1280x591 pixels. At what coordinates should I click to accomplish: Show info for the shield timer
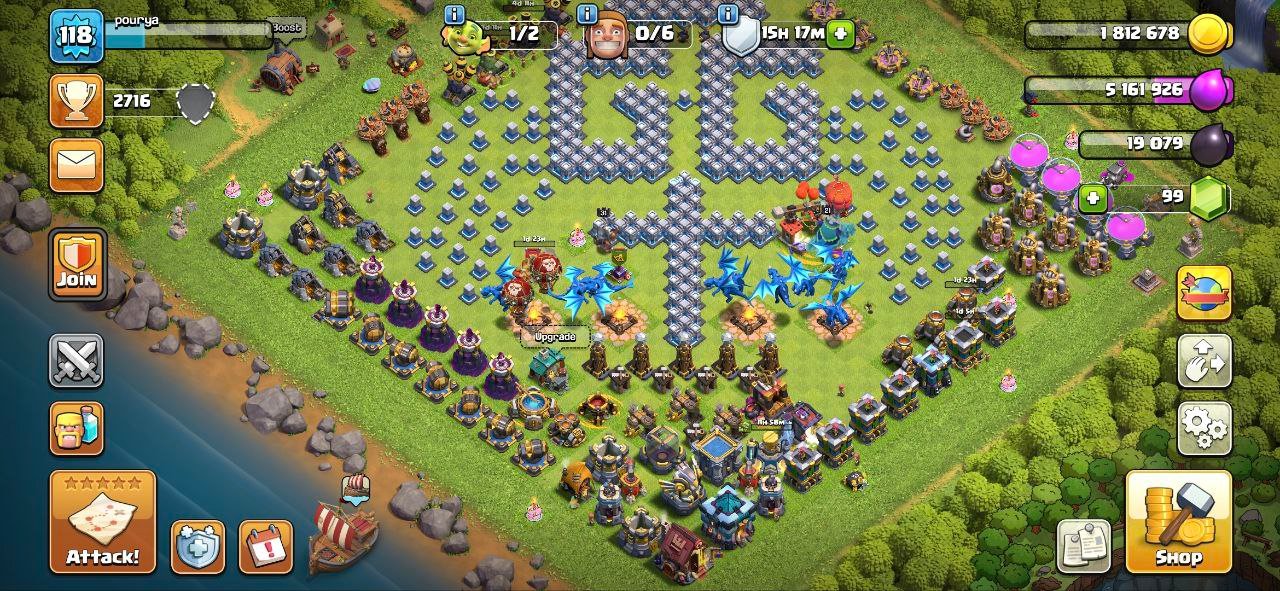729,14
